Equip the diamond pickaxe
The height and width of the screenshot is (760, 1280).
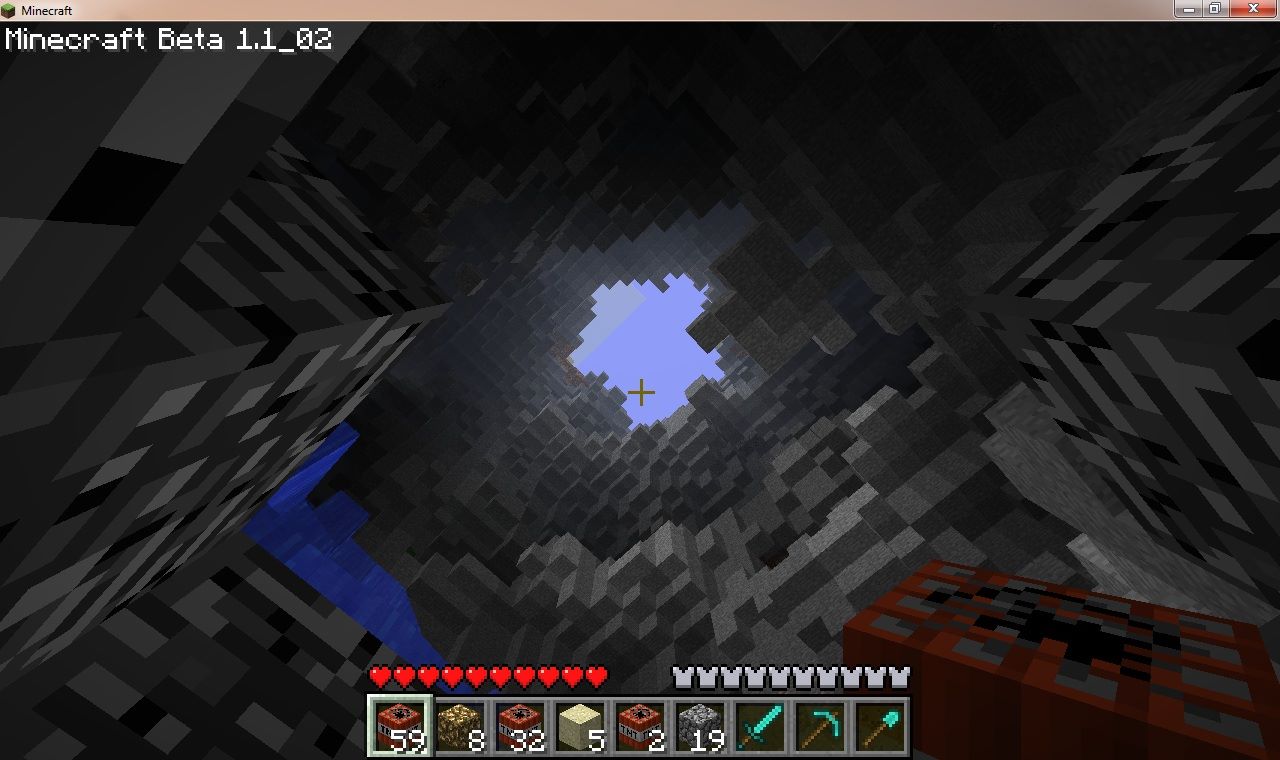click(819, 726)
